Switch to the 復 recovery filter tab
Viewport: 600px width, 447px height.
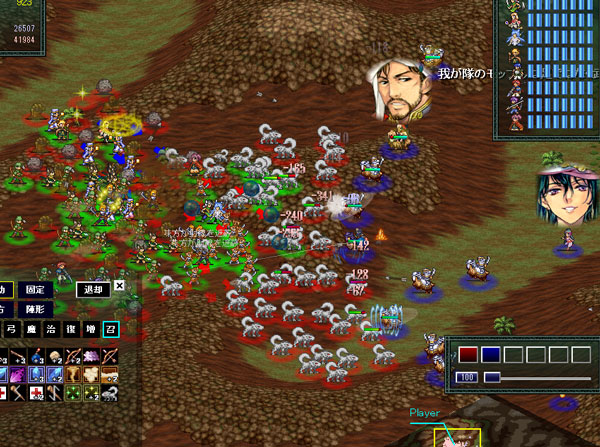(x=69, y=327)
